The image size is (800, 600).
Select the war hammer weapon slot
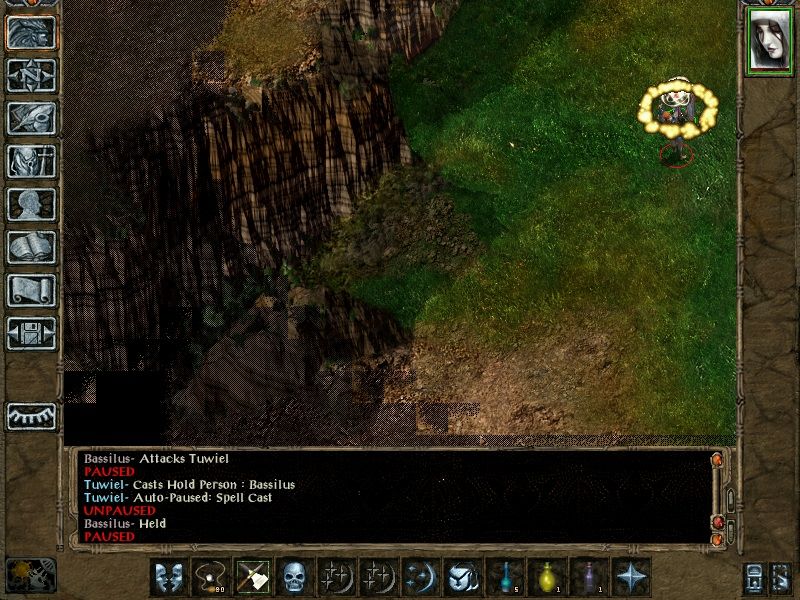coord(253,577)
